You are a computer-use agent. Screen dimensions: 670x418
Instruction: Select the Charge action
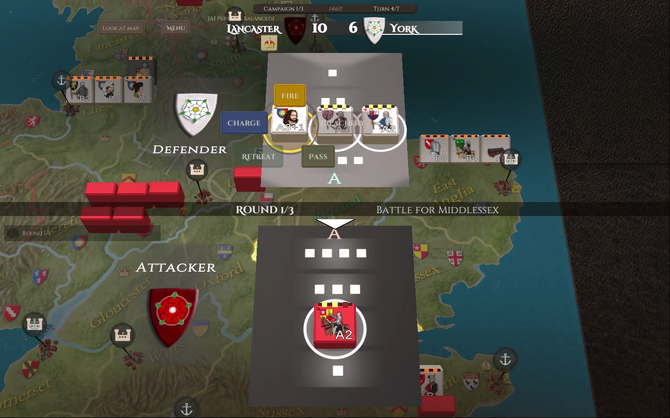(244, 123)
